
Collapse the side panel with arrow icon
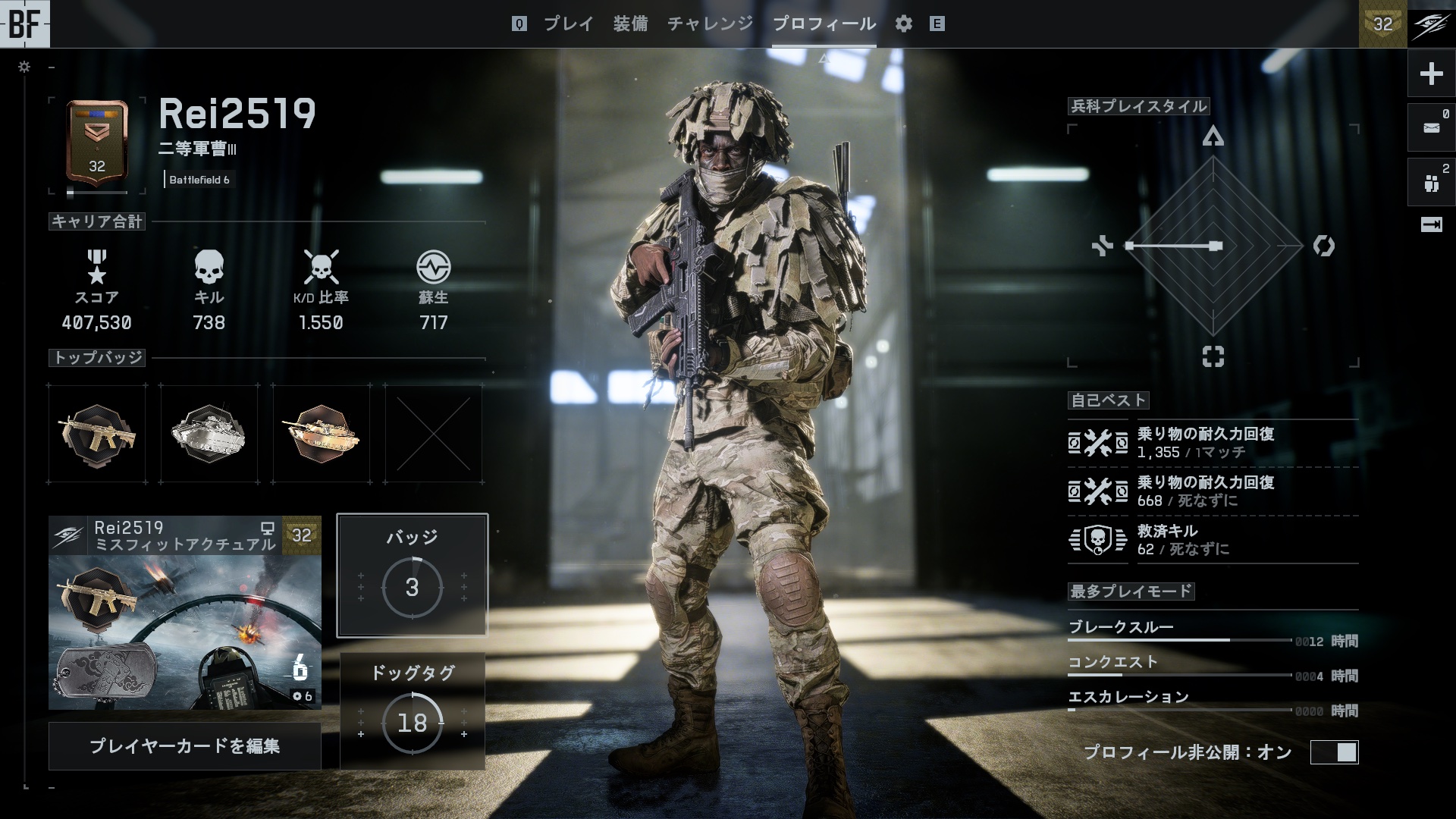coord(1431,224)
